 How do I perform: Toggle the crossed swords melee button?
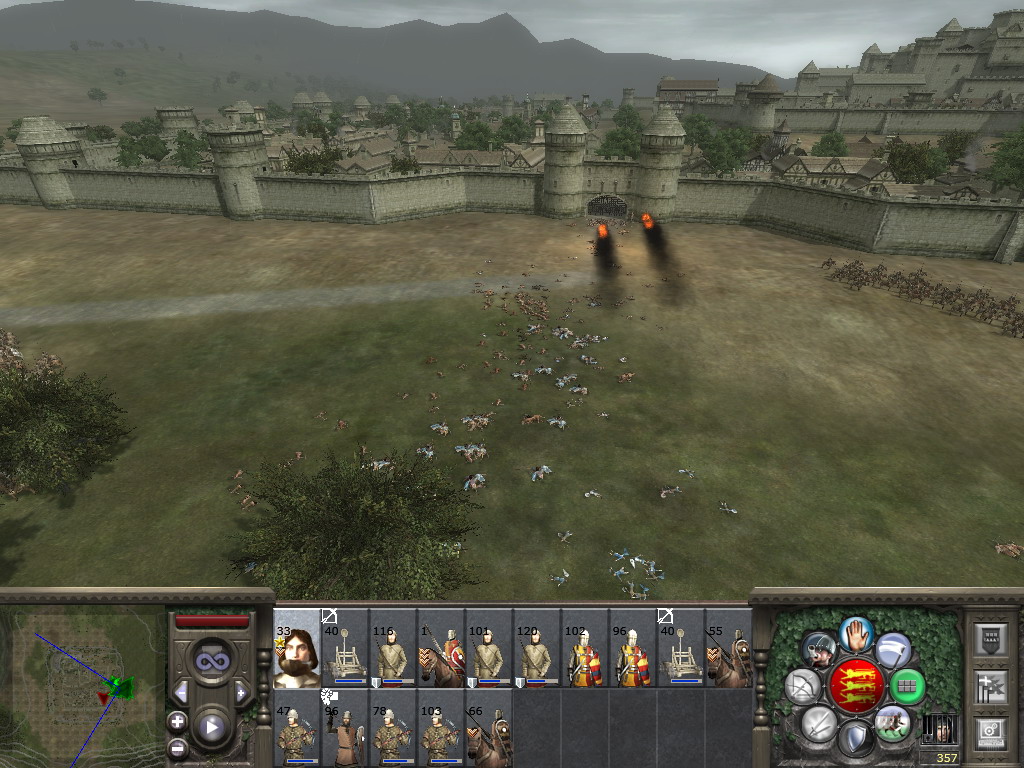[818, 722]
